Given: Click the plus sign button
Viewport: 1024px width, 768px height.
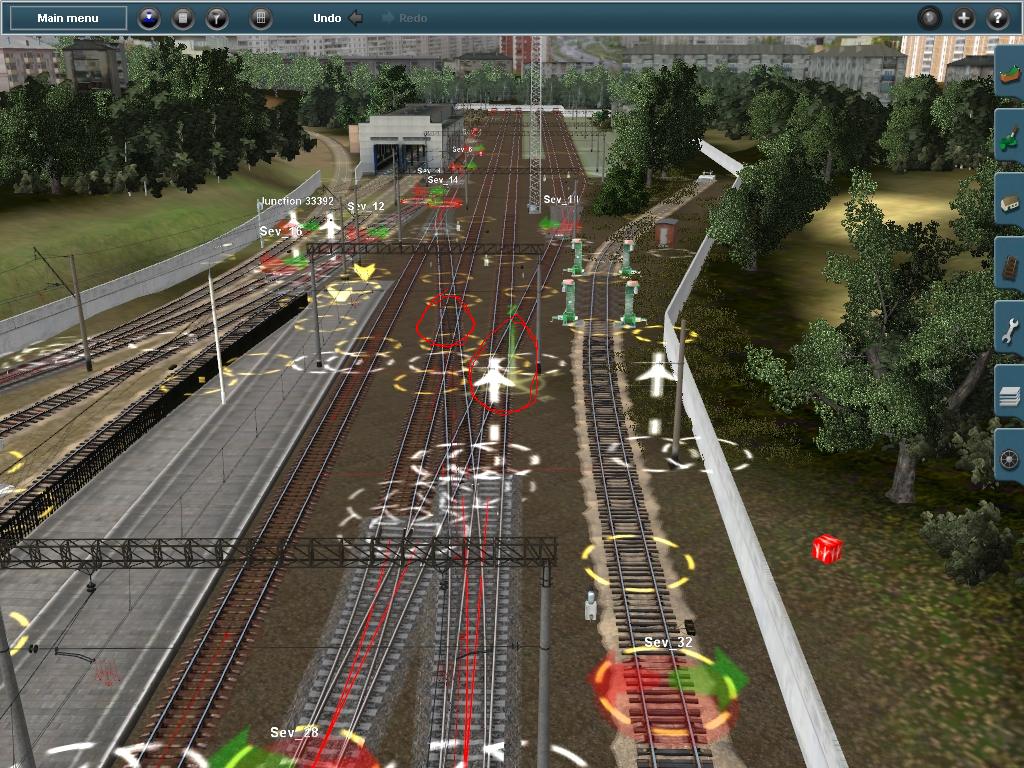Looking at the screenshot, I should click(x=964, y=18).
